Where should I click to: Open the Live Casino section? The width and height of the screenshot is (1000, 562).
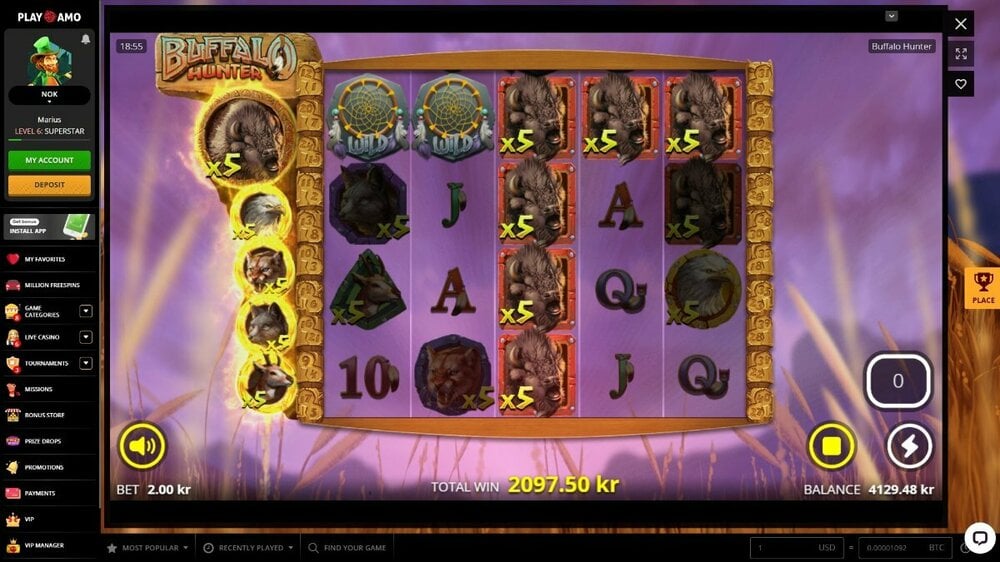point(41,337)
